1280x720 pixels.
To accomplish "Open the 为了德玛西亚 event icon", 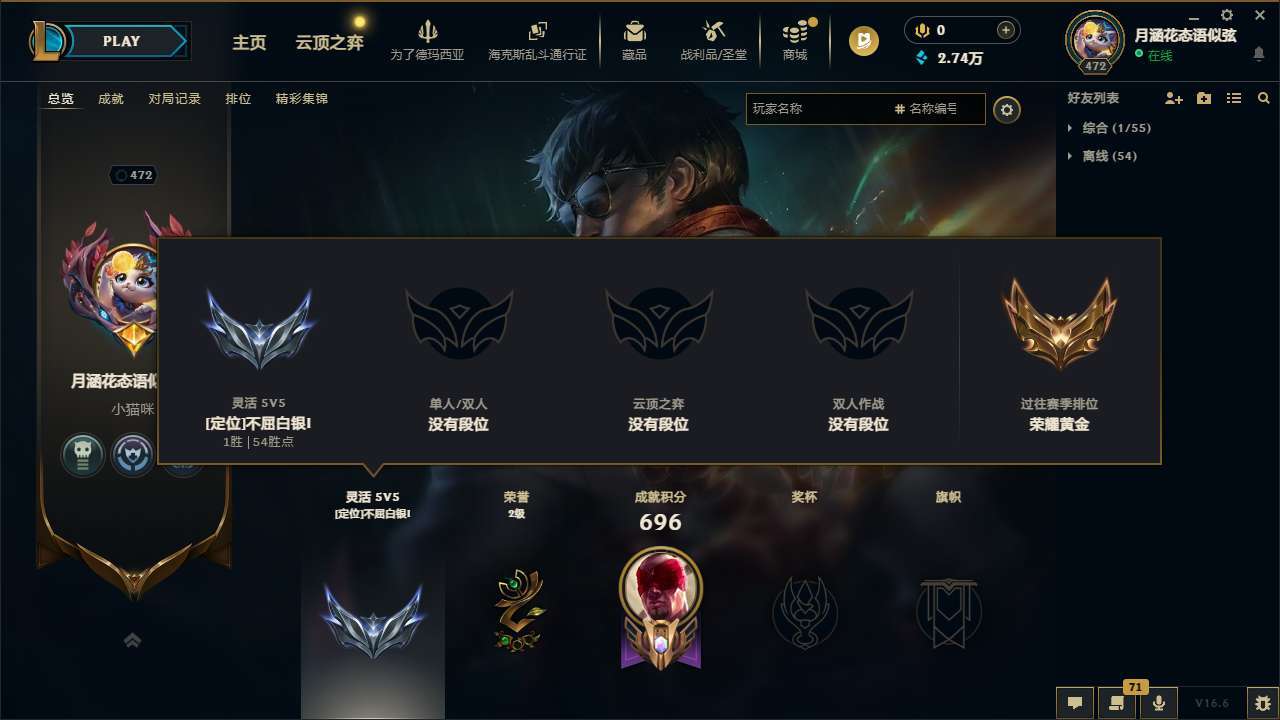I will (x=428, y=33).
